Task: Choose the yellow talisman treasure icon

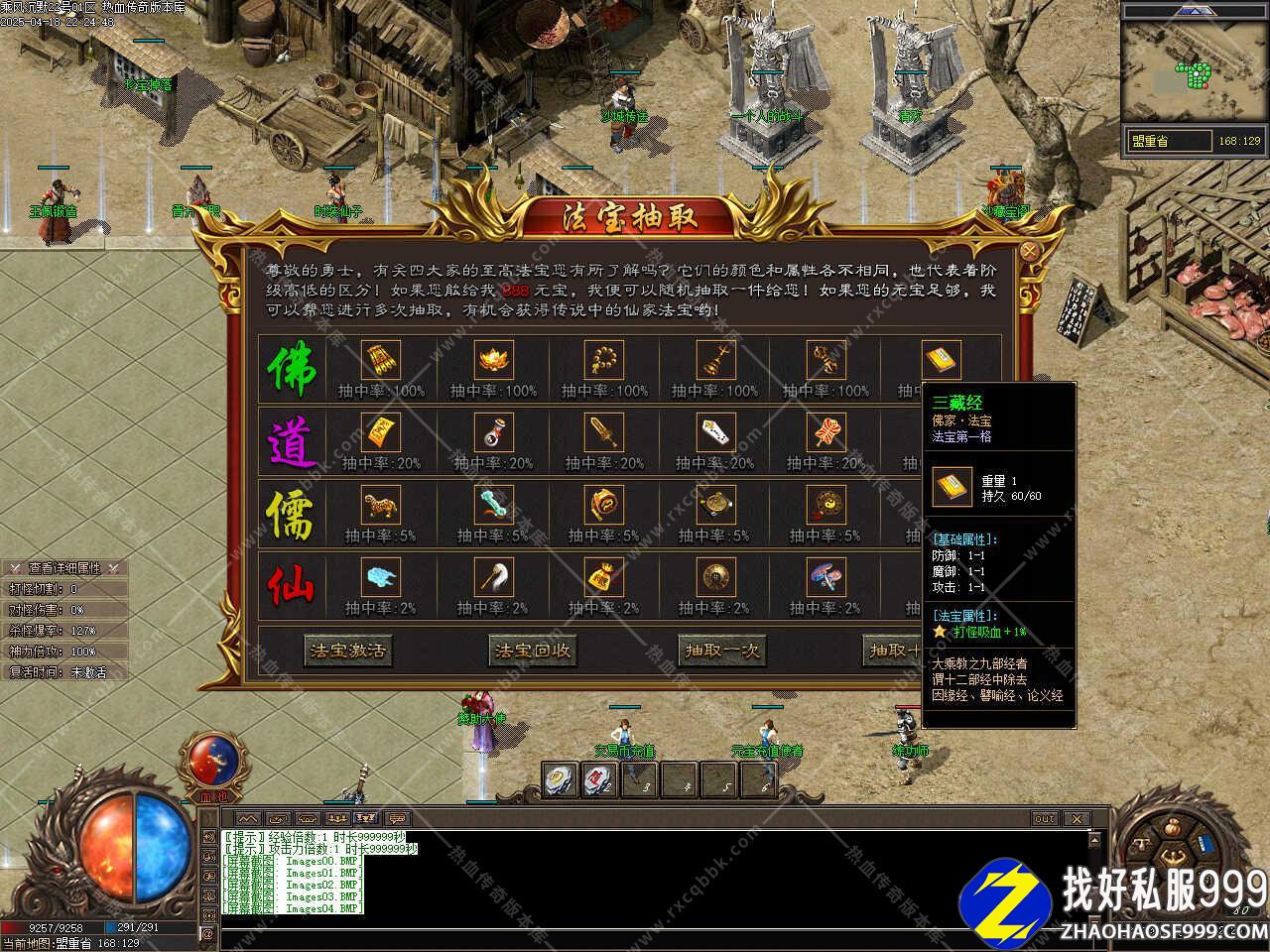Action: click(x=381, y=432)
